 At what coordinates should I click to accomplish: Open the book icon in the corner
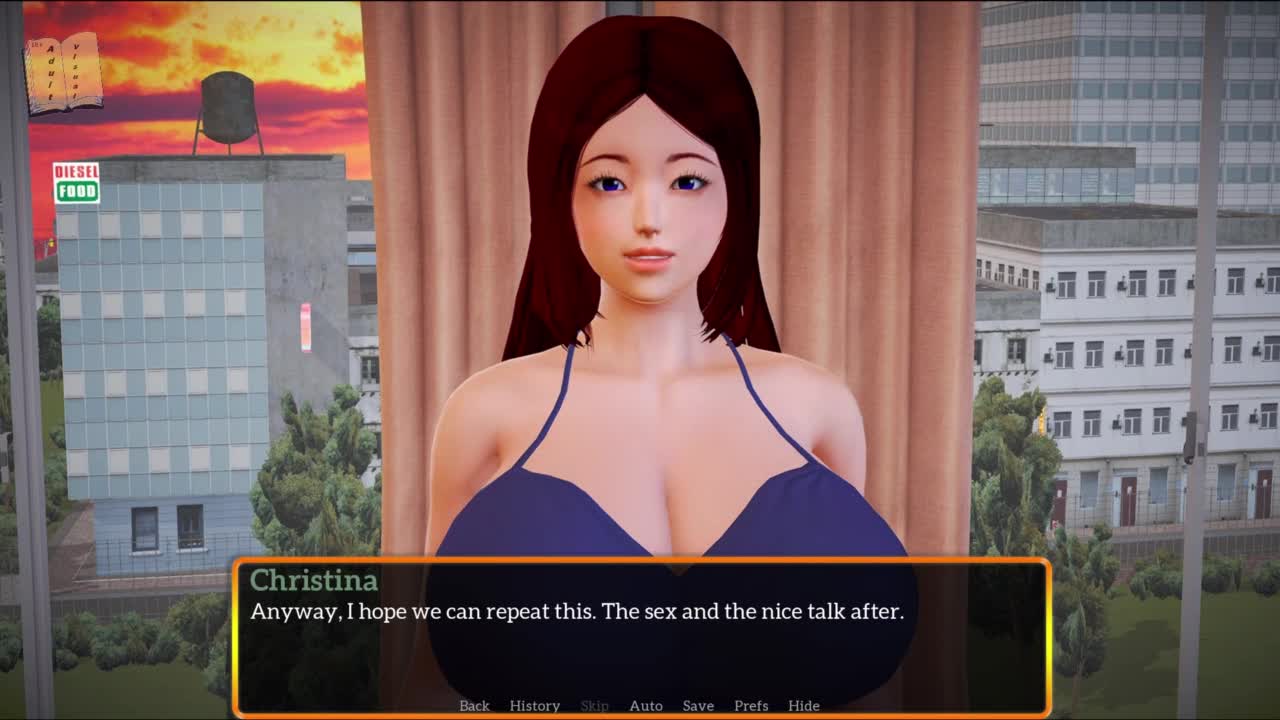click(63, 73)
